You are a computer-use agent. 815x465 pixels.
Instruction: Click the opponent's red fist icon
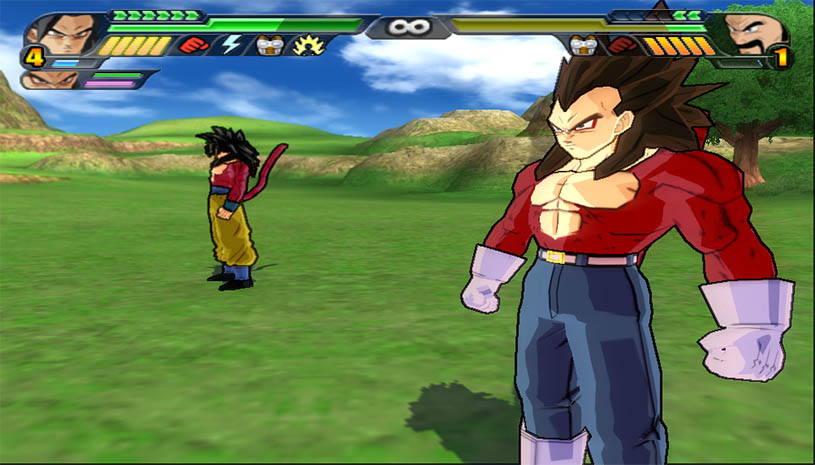tap(621, 45)
